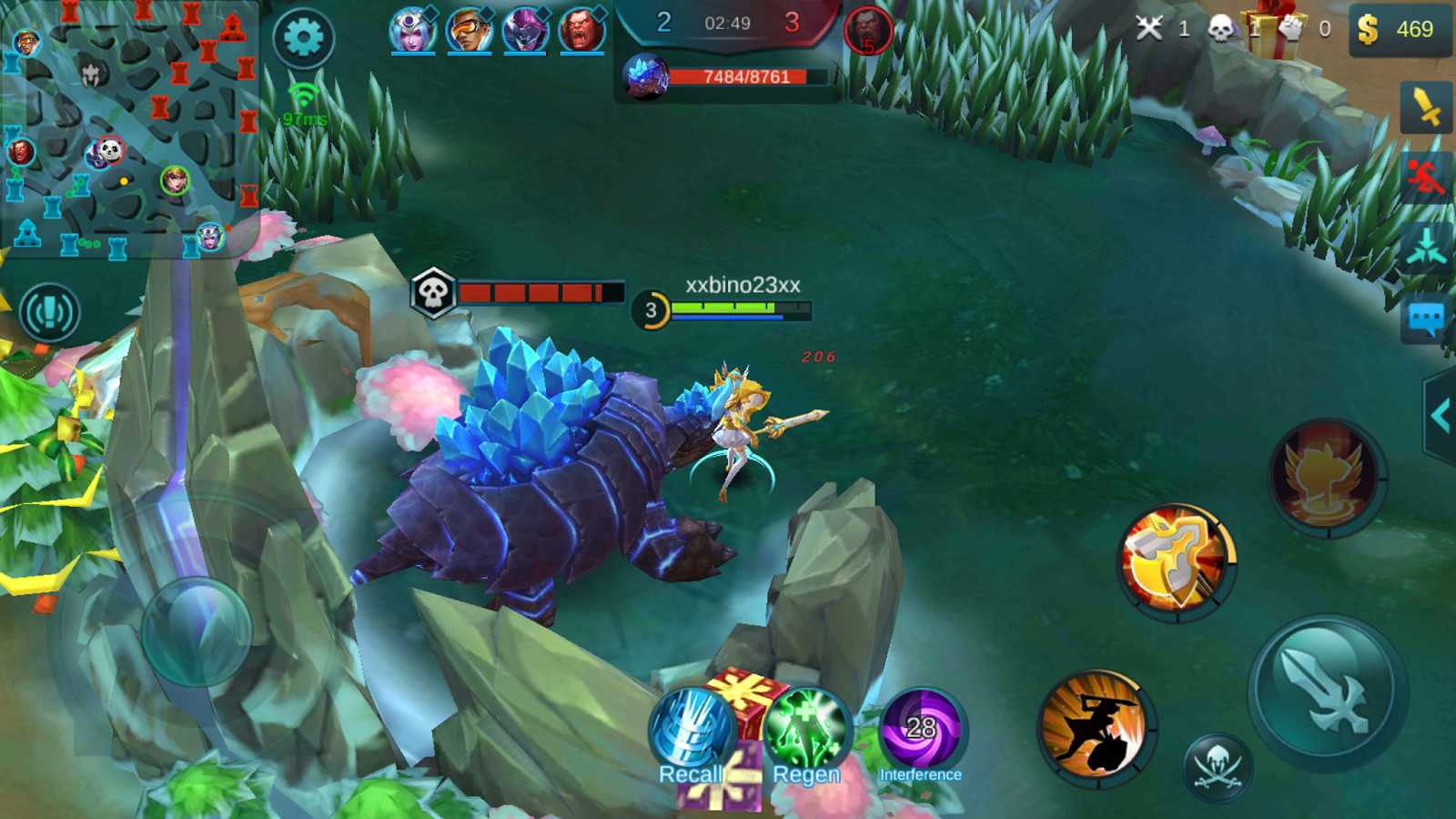
Task: Activate the winged ultimate skill
Action: tap(1325, 474)
